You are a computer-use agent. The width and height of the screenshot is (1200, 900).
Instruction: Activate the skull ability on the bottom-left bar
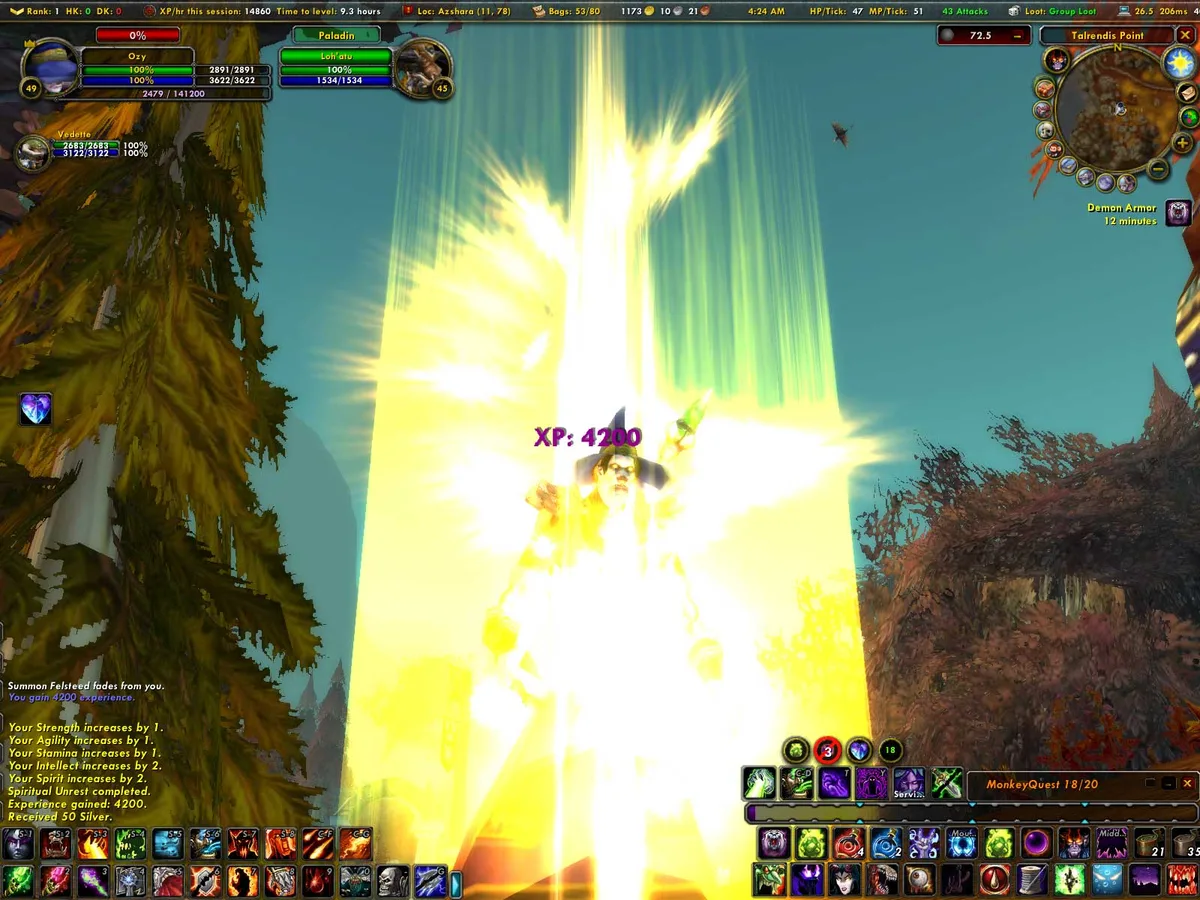click(393, 881)
